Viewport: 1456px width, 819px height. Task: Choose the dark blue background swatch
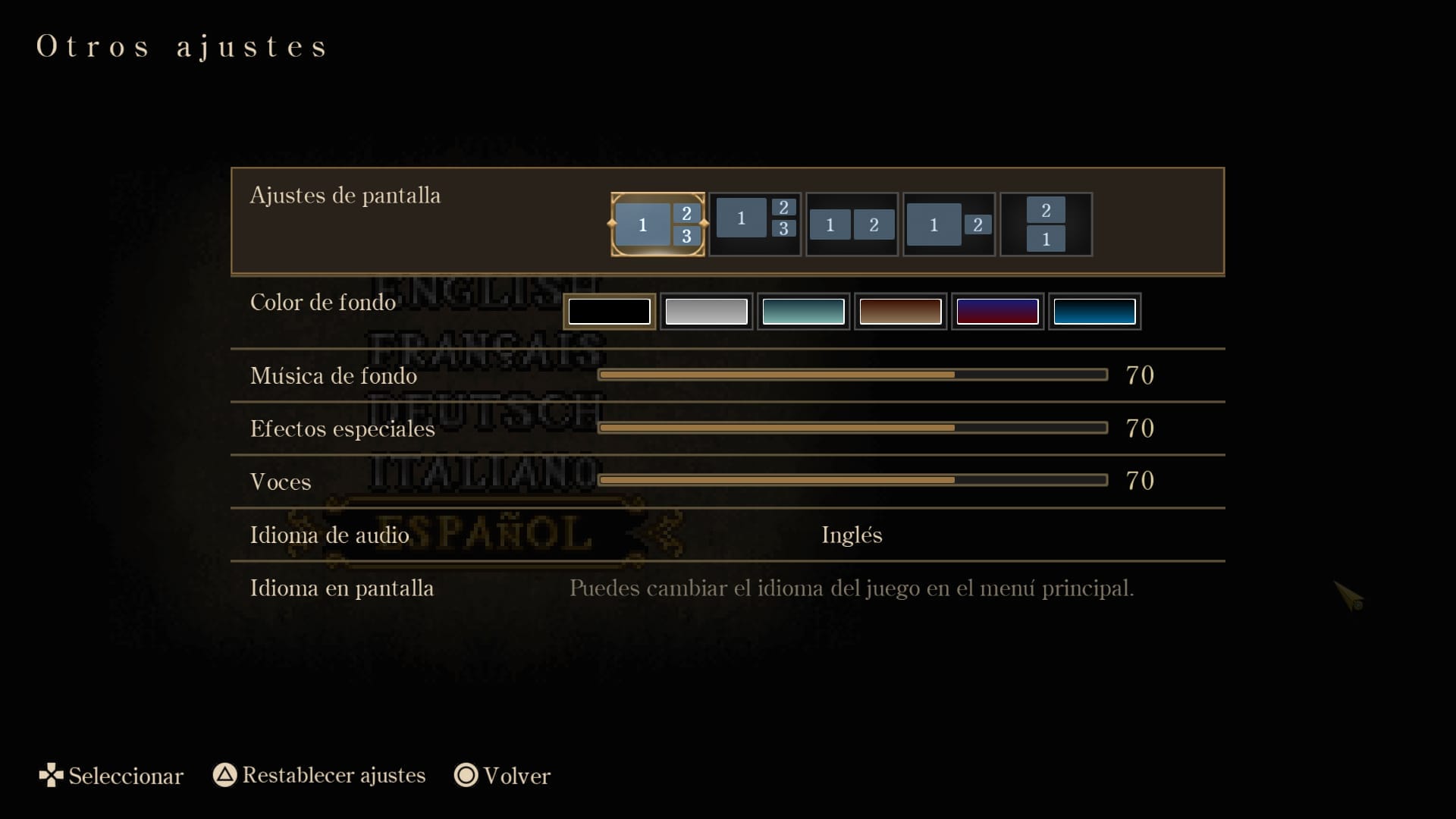pos(1094,311)
